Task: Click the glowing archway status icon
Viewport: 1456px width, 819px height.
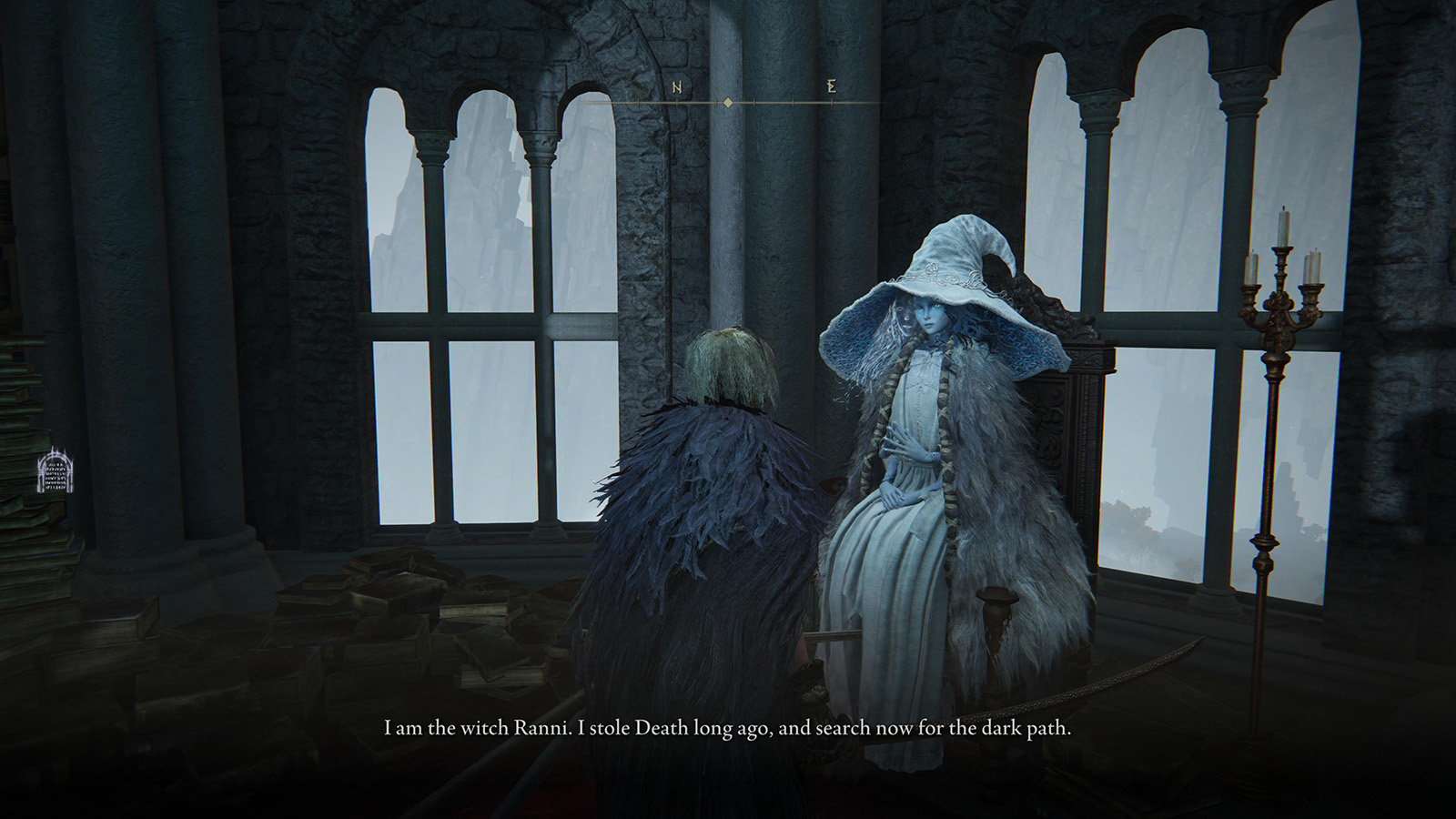Action: coord(54,471)
